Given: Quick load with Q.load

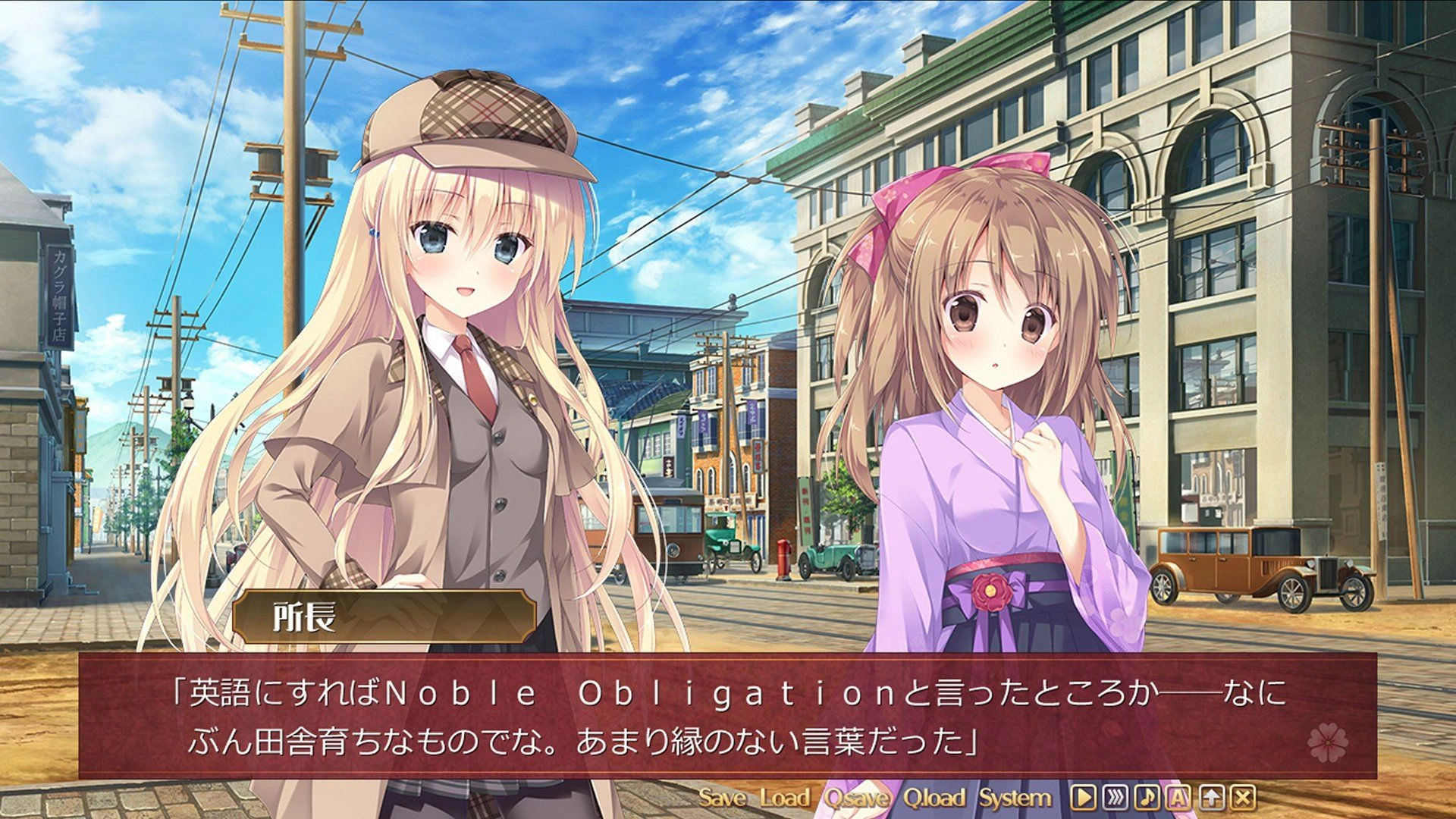Looking at the screenshot, I should (934, 798).
